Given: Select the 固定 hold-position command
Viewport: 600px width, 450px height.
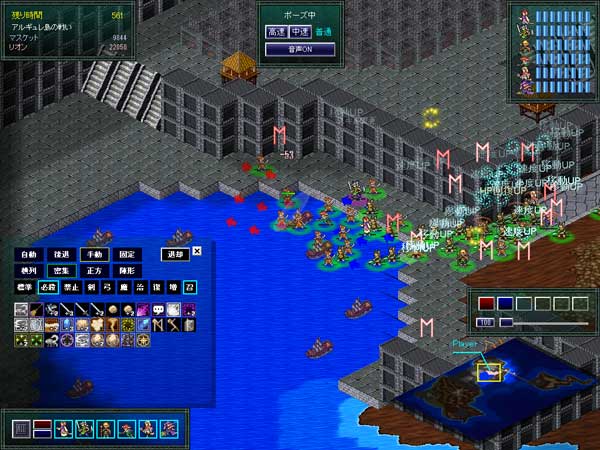Looking at the screenshot, I should (129, 254).
